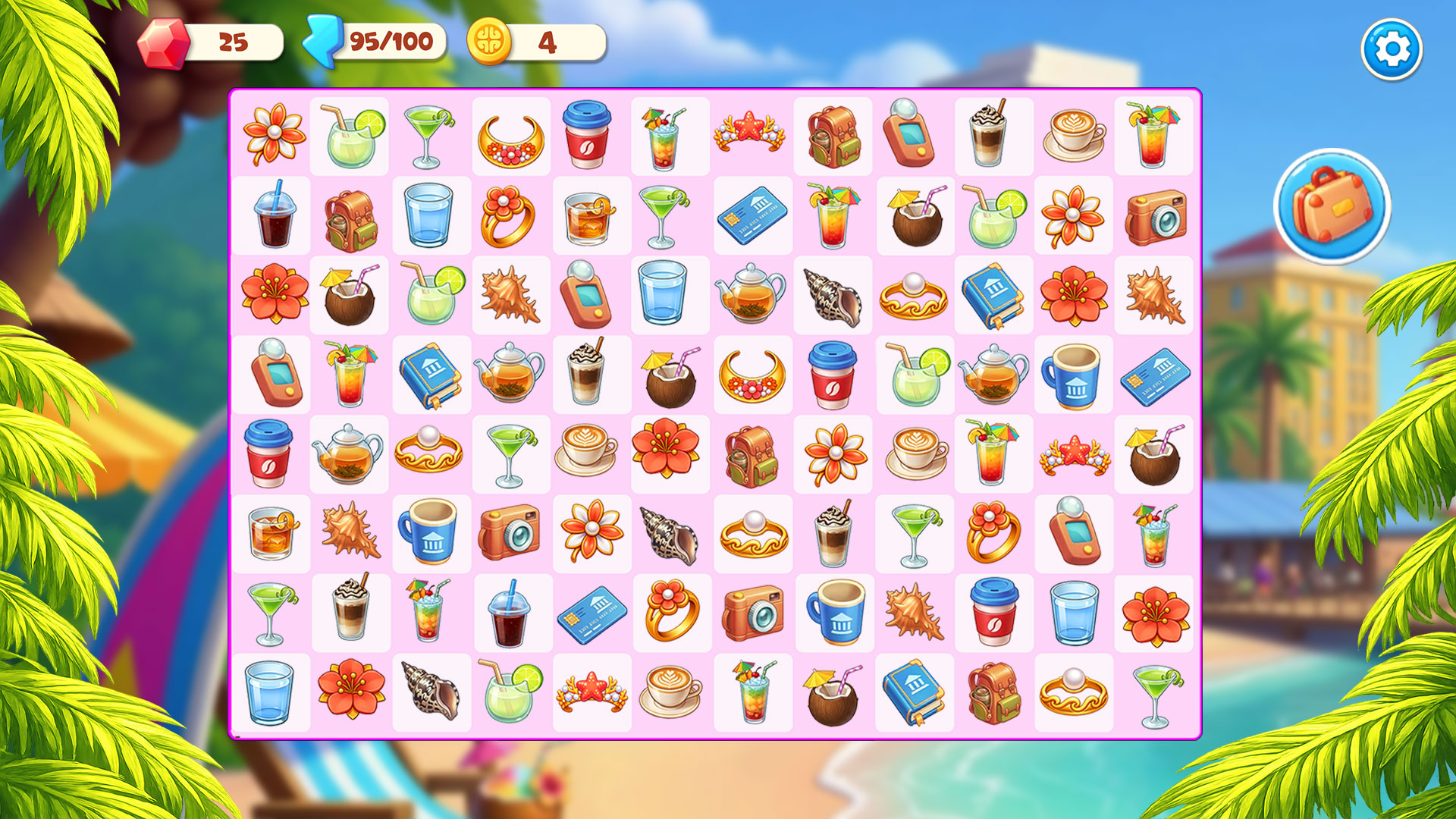Image resolution: width=1456 pixels, height=819 pixels.
Task: Select the coconut drink with pink umbrella tile
Action: pos(914,216)
